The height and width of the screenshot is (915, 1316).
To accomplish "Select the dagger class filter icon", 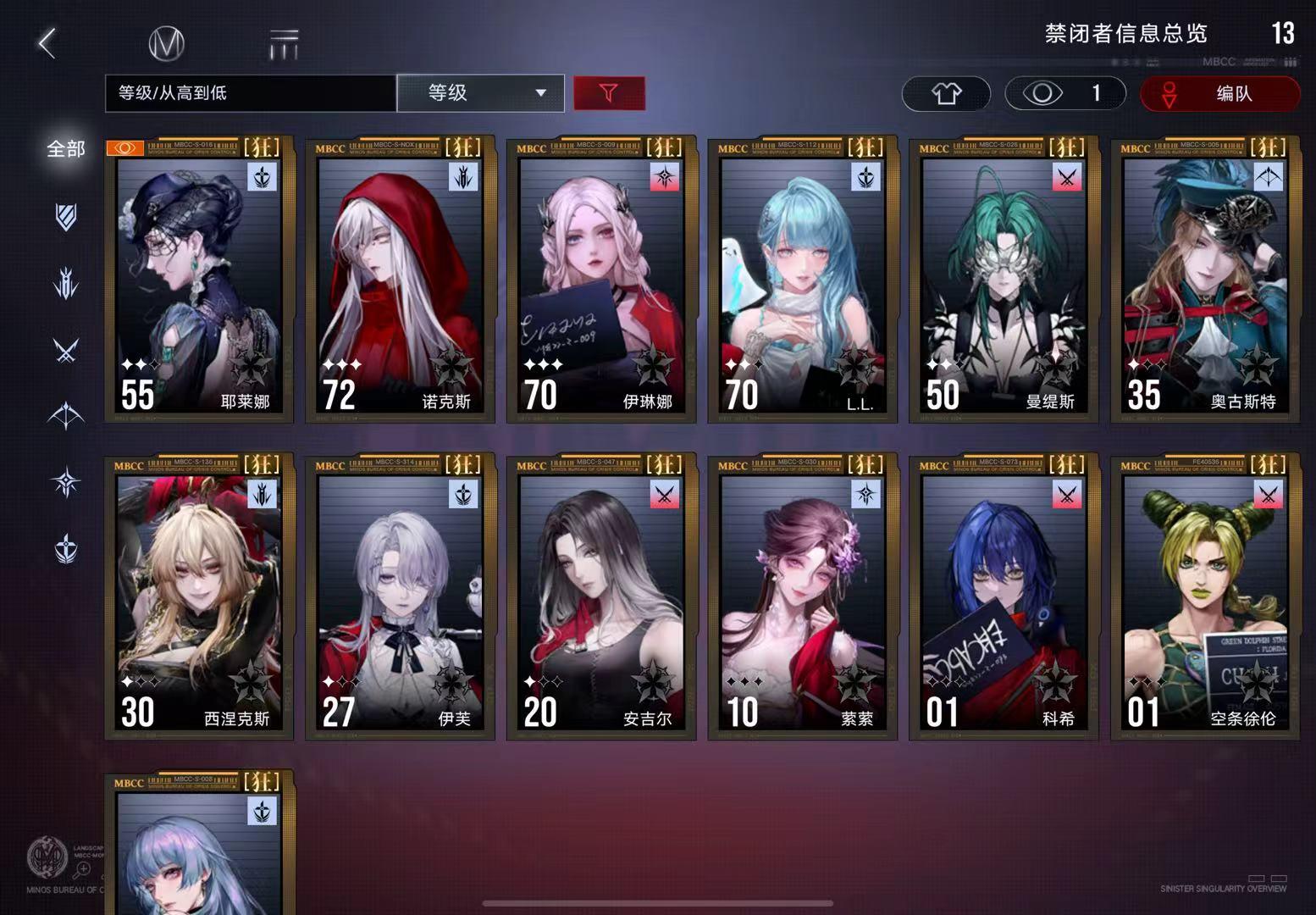I will (x=66, y=284).
